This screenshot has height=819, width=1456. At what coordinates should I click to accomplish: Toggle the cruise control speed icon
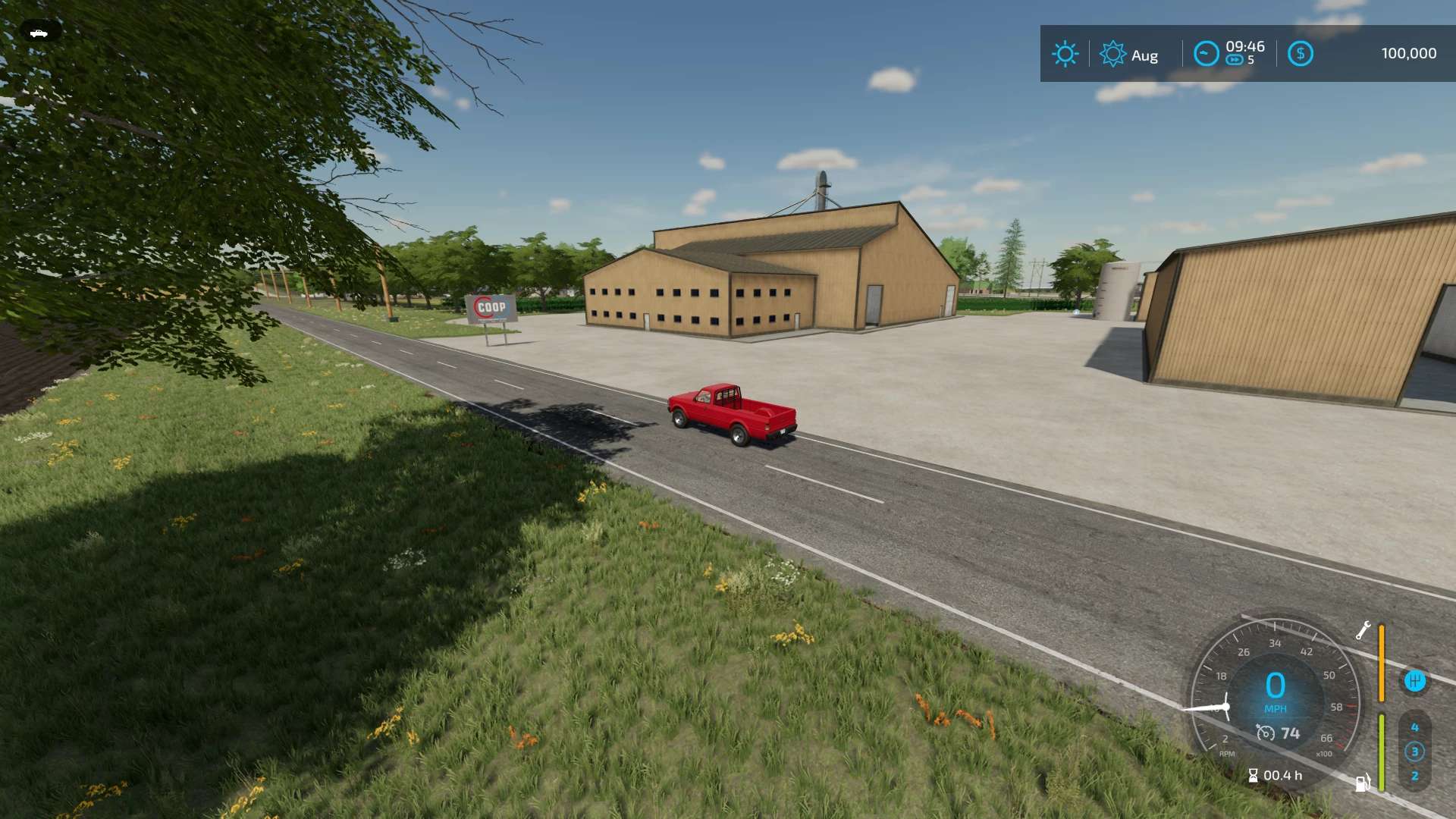(1265, 733)
